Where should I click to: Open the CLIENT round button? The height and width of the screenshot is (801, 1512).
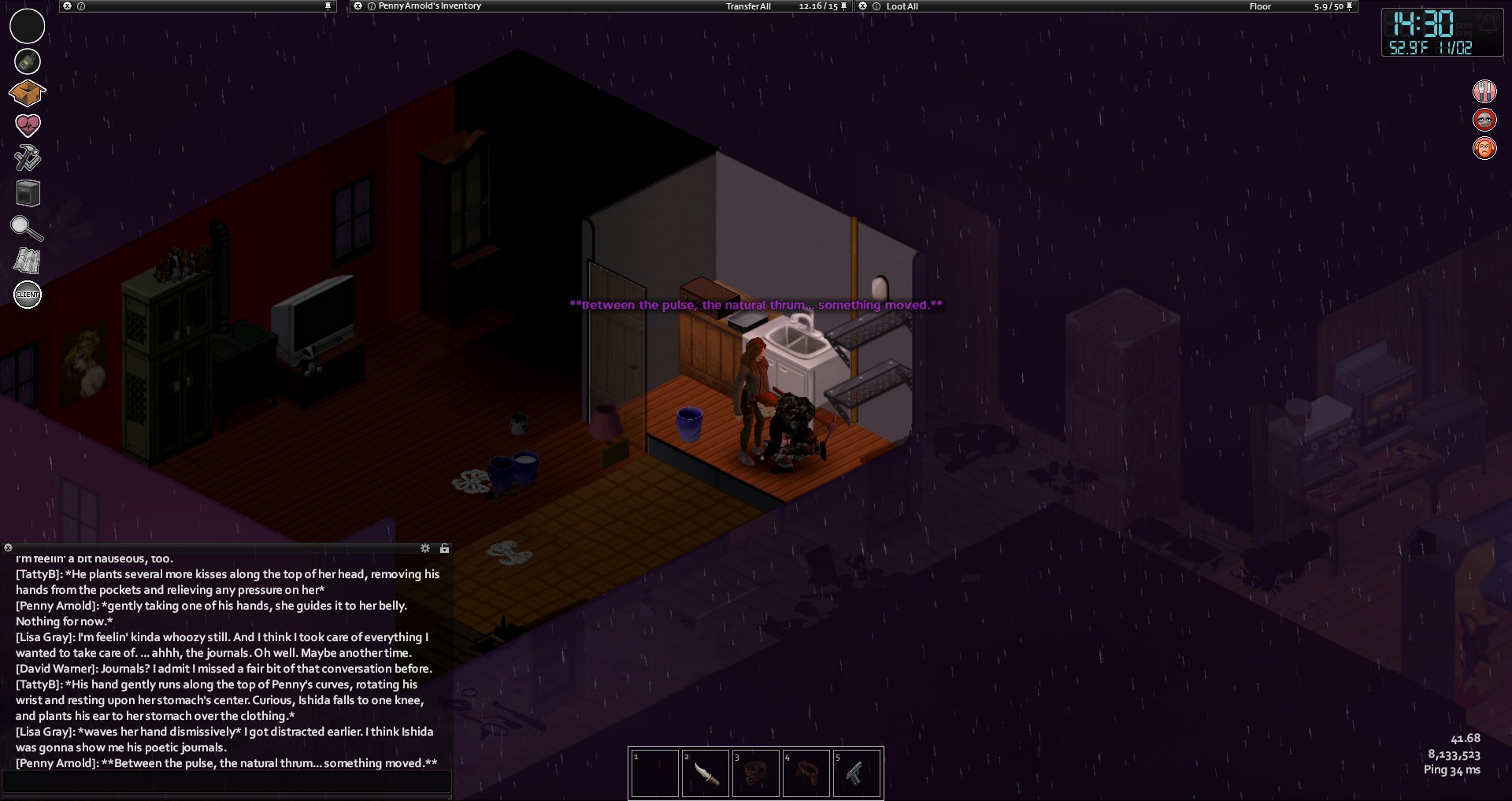point(28,295)
